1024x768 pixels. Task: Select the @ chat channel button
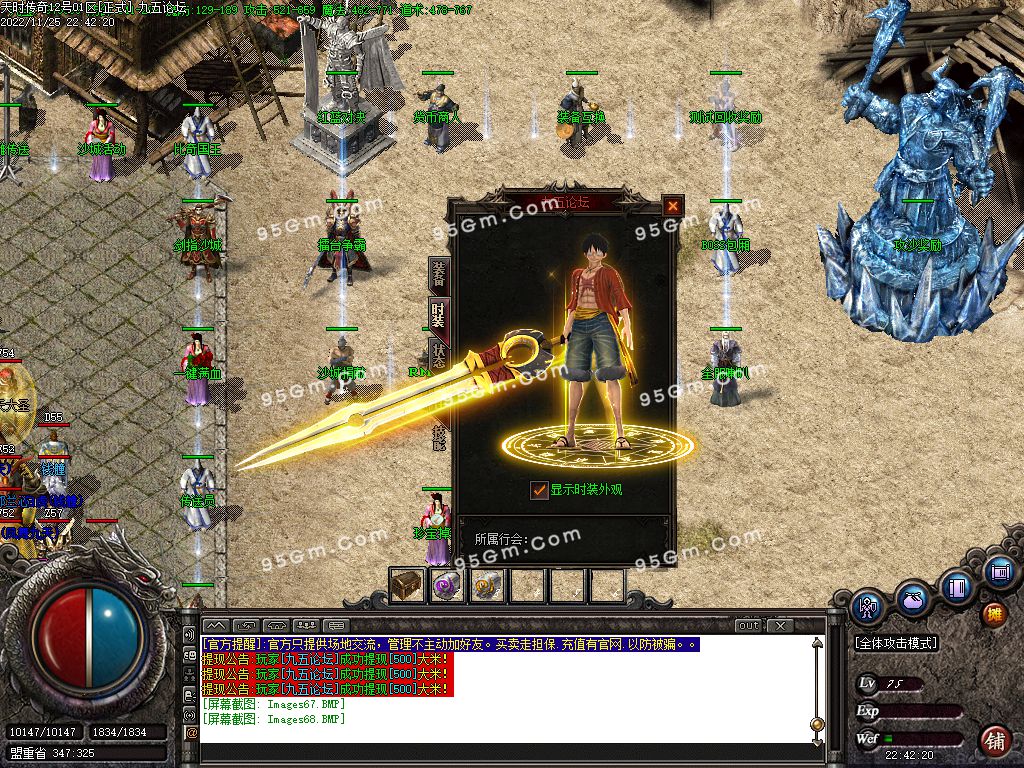click(x=191, y=732)
